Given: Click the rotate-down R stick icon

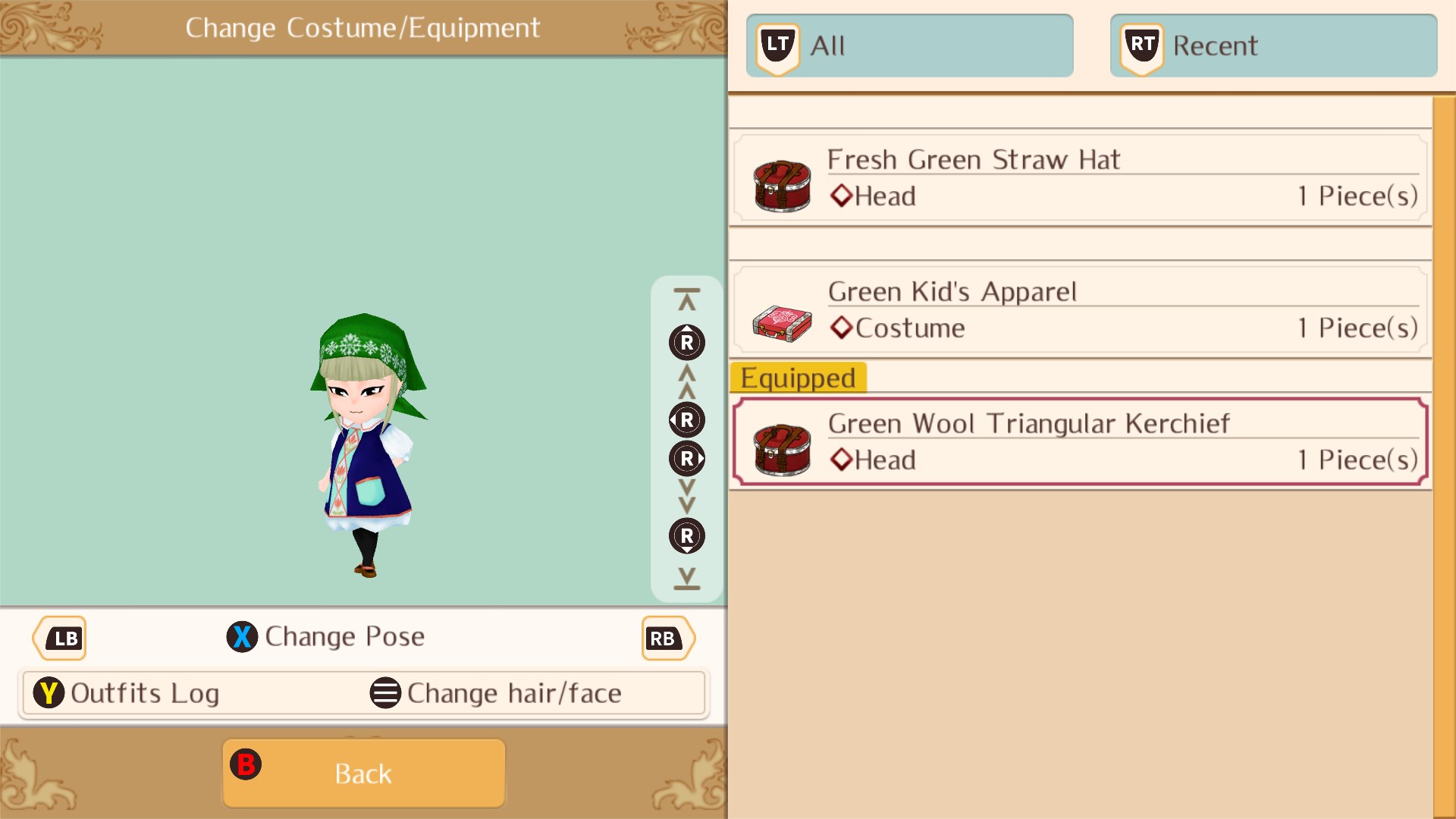Looking at the screenshot, I should coord(686,536).
